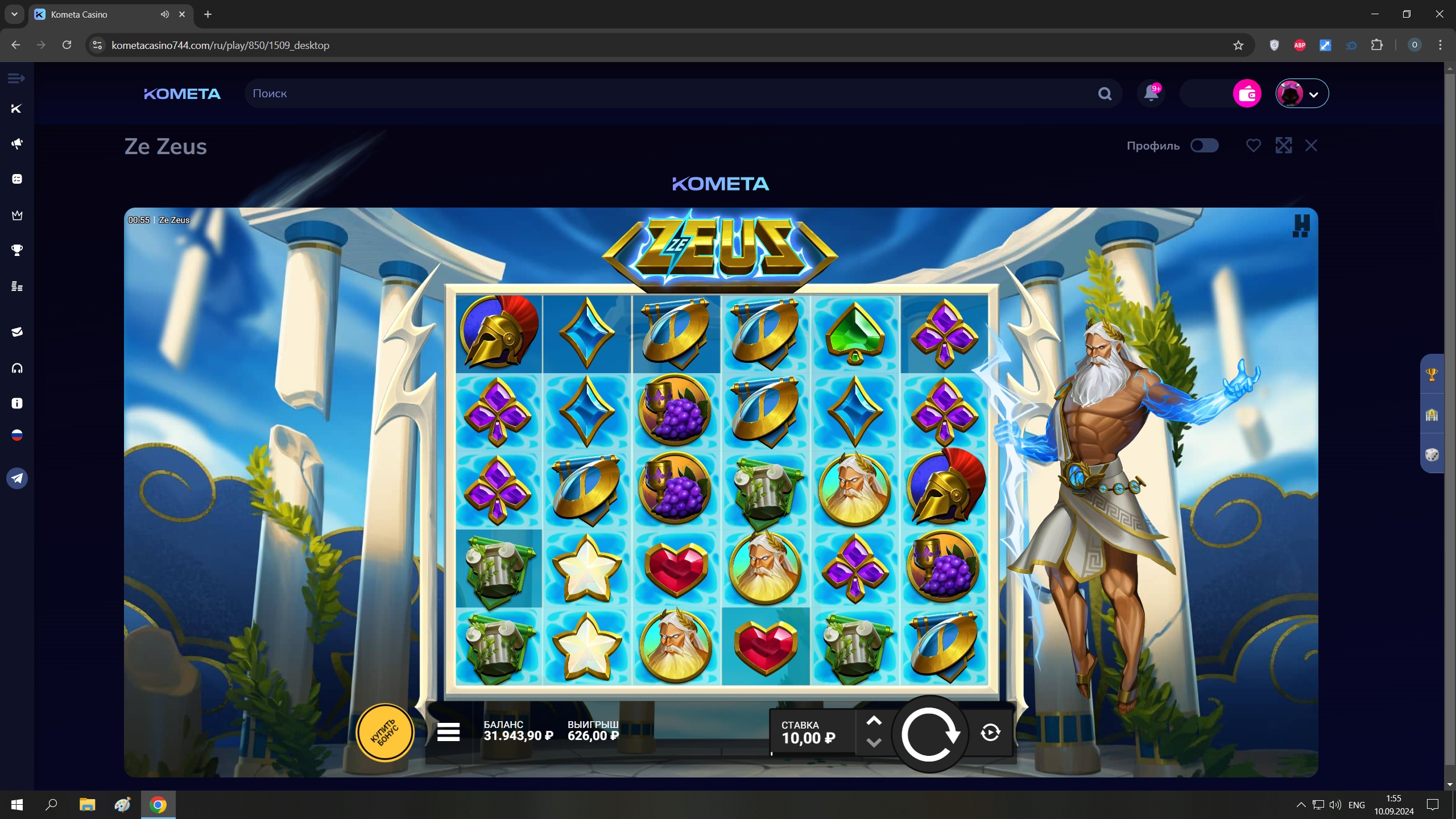Image resolution: width=1456 pixels, height=819 pixels.
Task: Change language with the Russian flag icon
Action: [17, 436]
